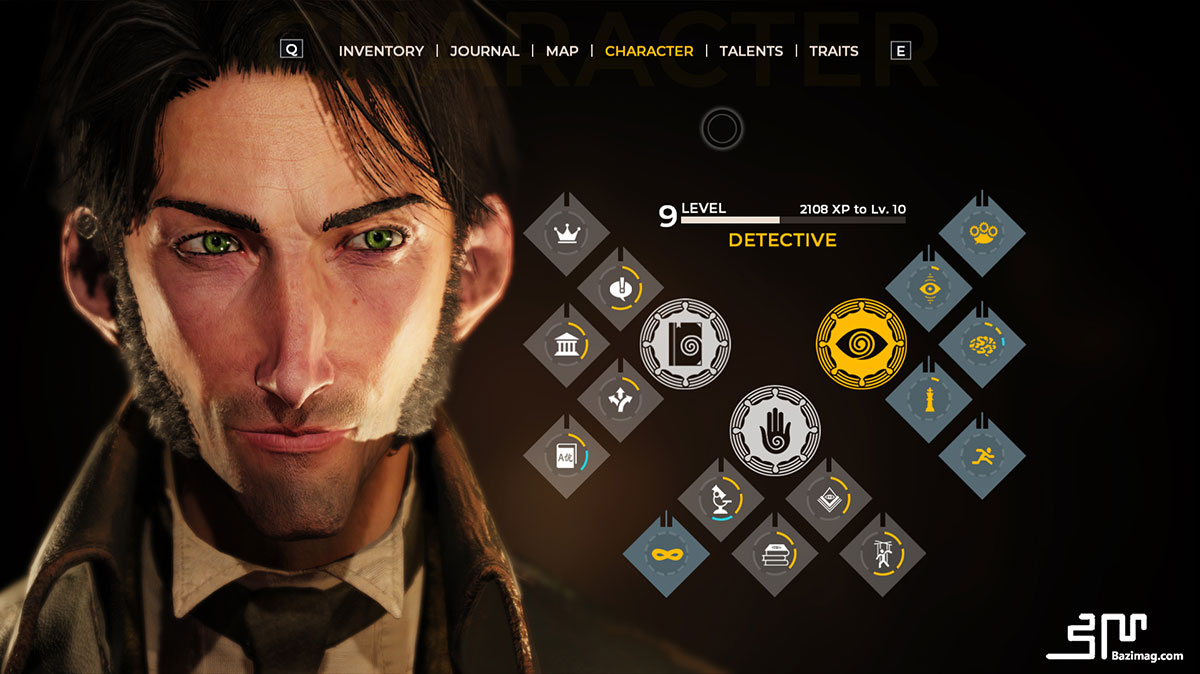The width and height of the screenshot is (1200, 674).
Task: Go to the Map tab
Action: [562, 51]
